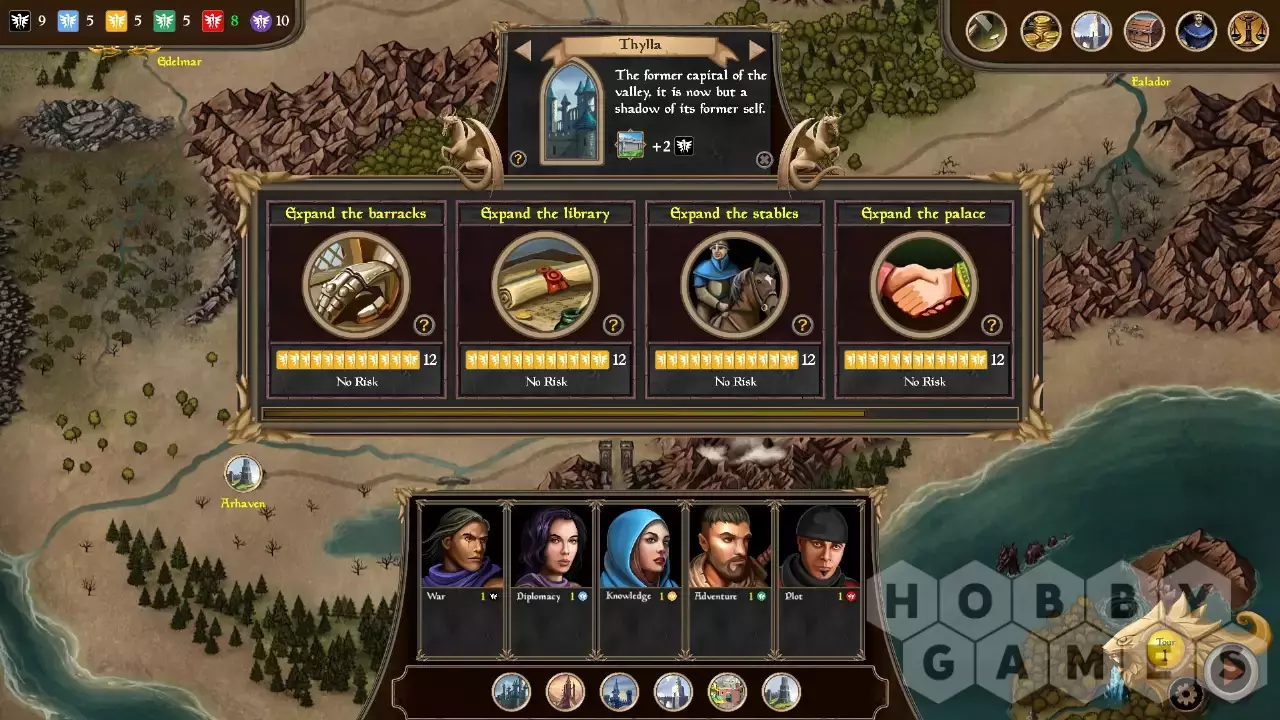Pick the Expand the palace option
Viewport: 1280px width, 720px height.
tap(923, 285)
